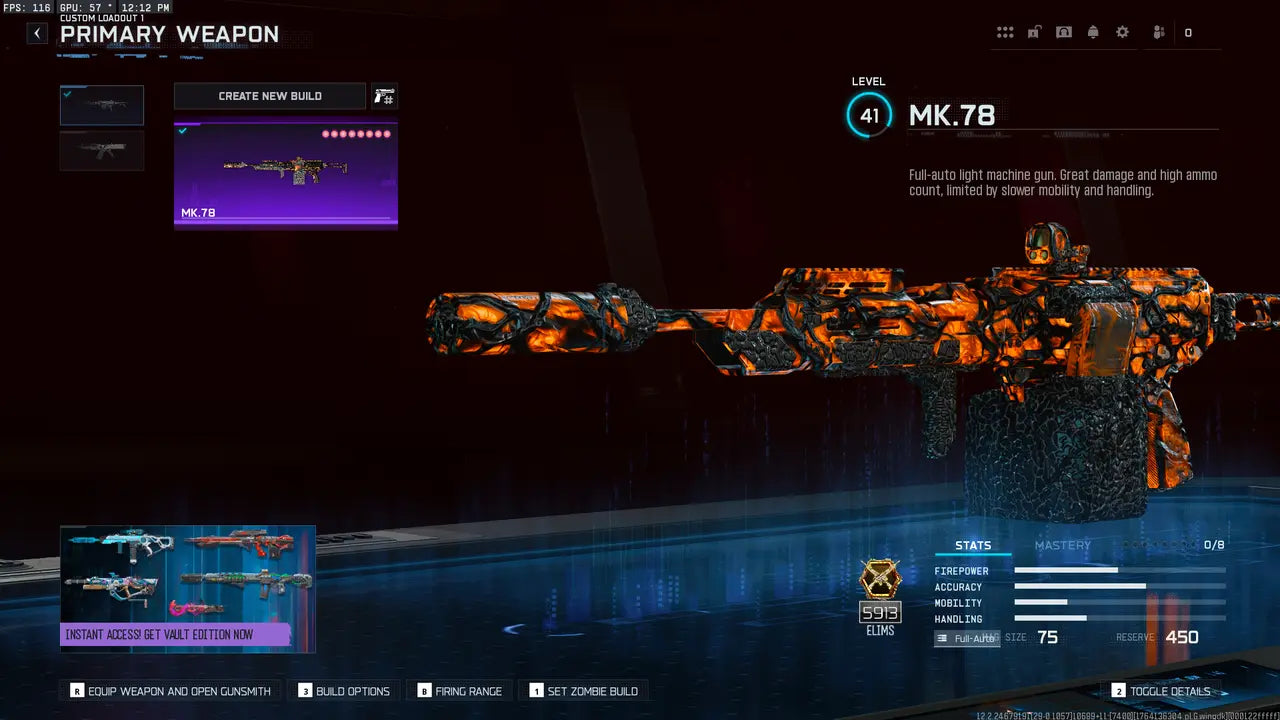The height and width of the screenshot is (720, 1280).
Task: Open Build Options
Action: point(345,691)
